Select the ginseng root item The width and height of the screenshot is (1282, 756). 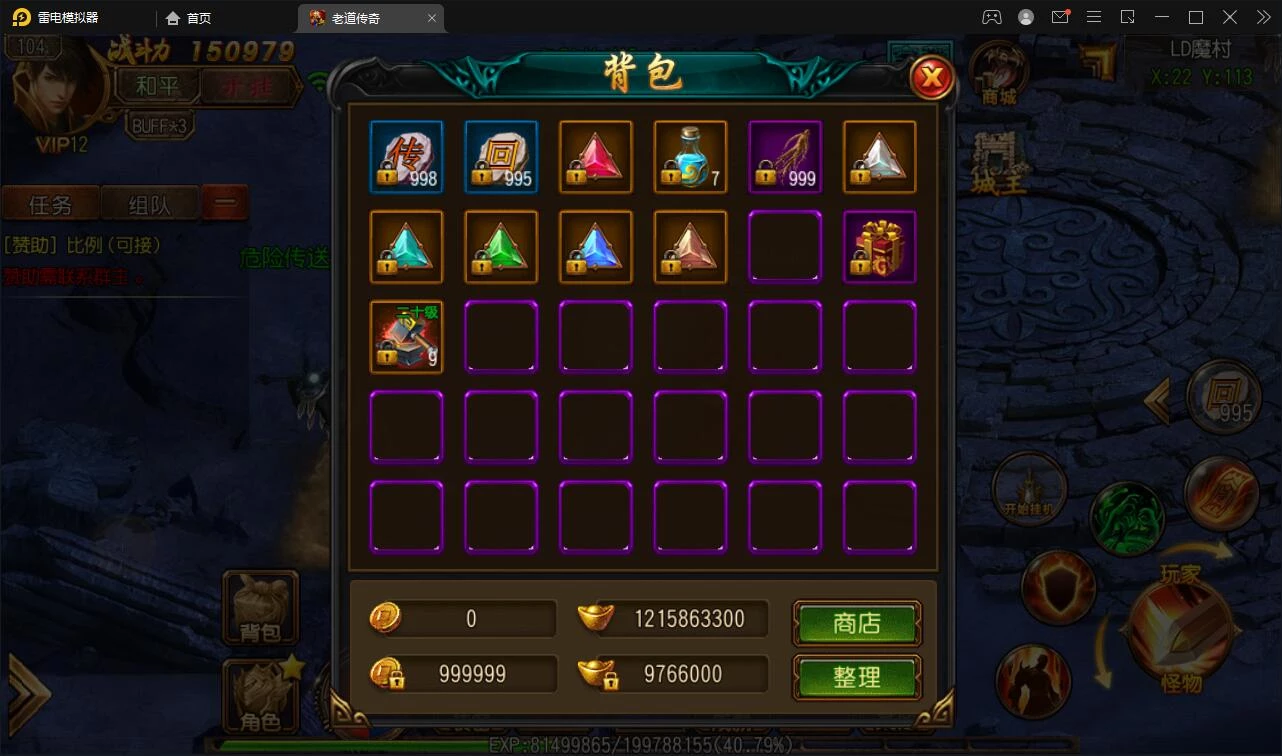pyautogui.click(x=785, y=157)
